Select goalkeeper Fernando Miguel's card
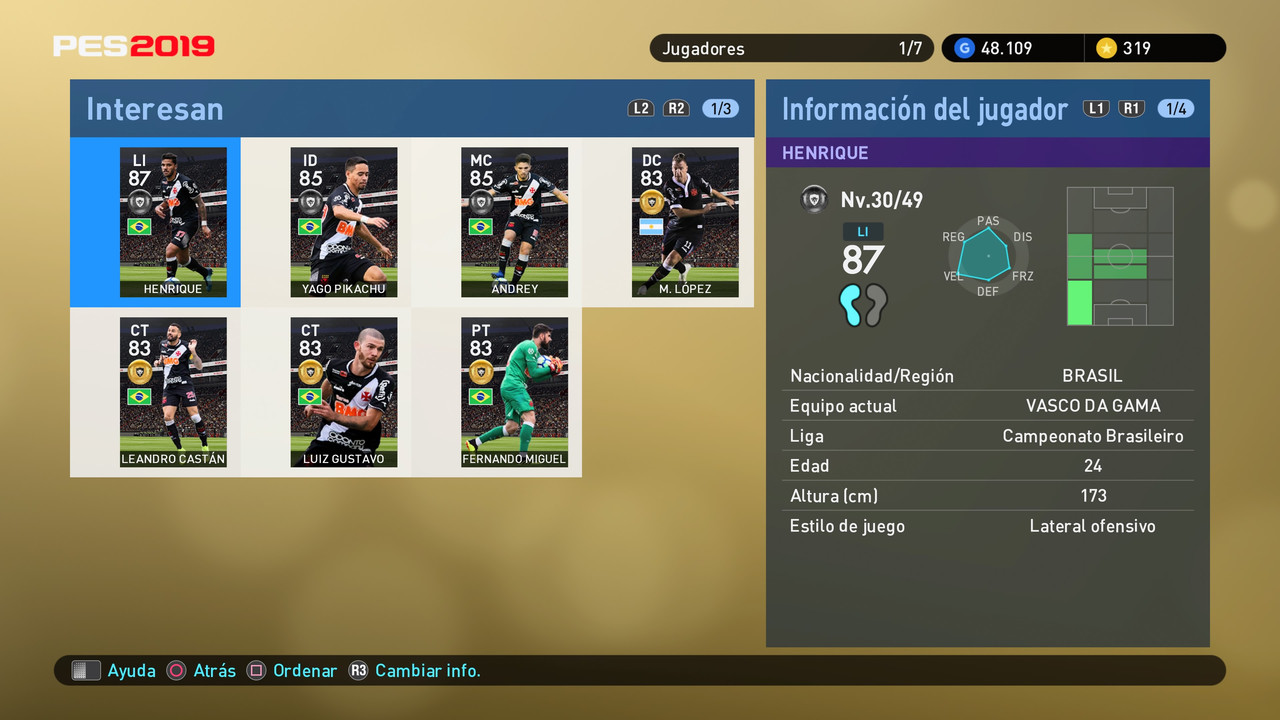 [x=514, y=392]
